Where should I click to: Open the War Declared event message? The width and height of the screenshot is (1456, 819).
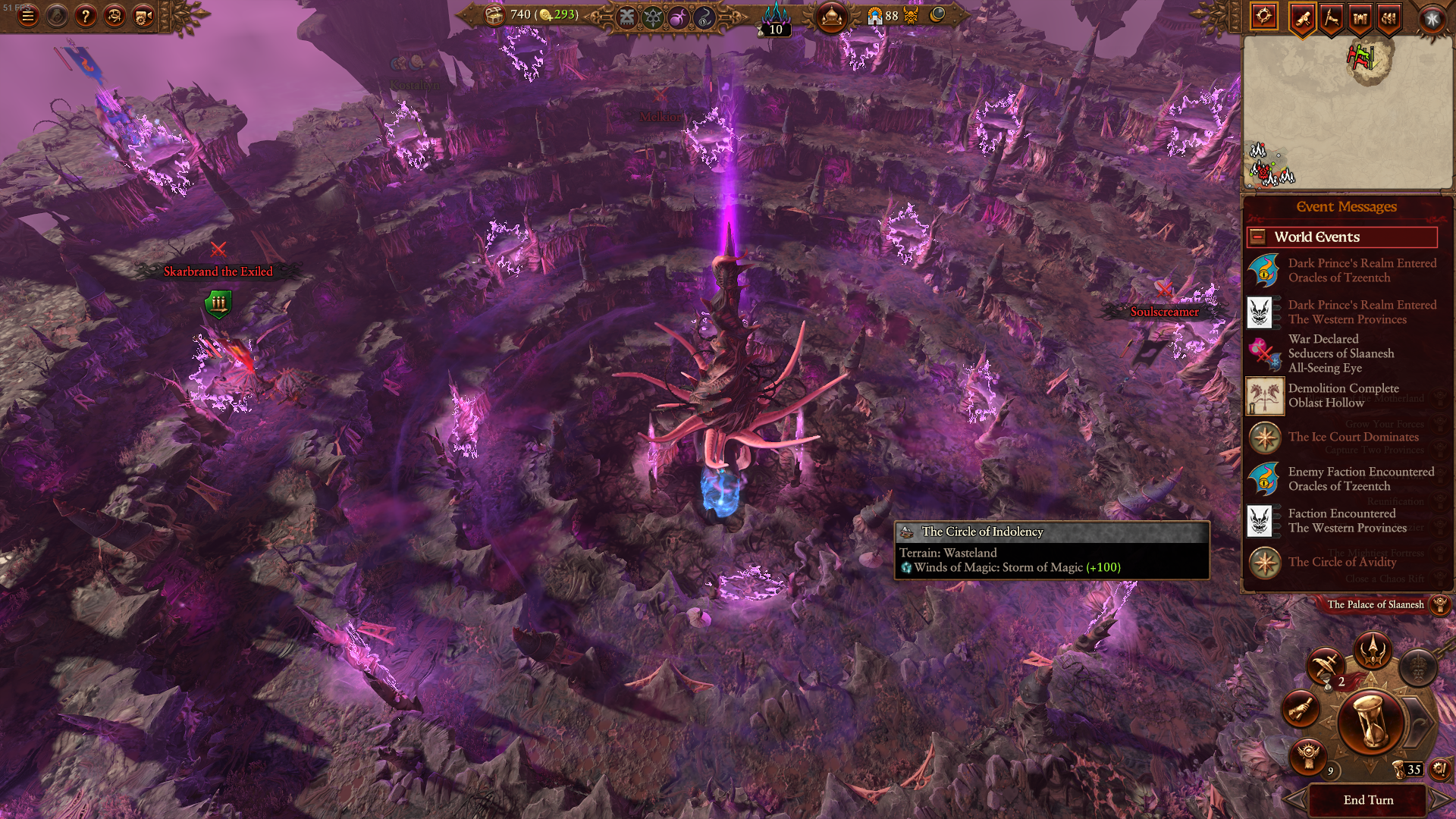1341,353
